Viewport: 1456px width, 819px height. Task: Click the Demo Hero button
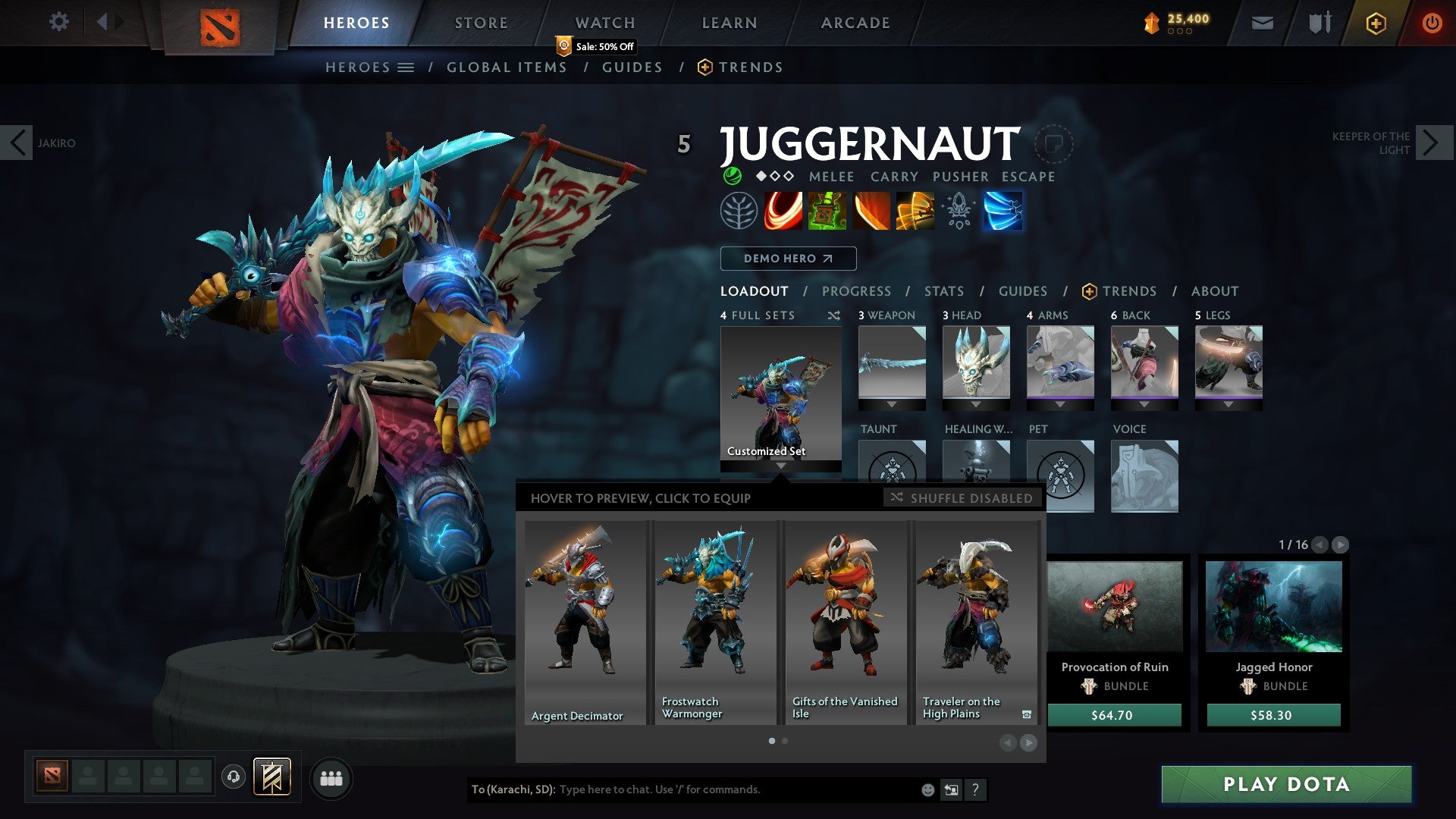pos(787,258)
